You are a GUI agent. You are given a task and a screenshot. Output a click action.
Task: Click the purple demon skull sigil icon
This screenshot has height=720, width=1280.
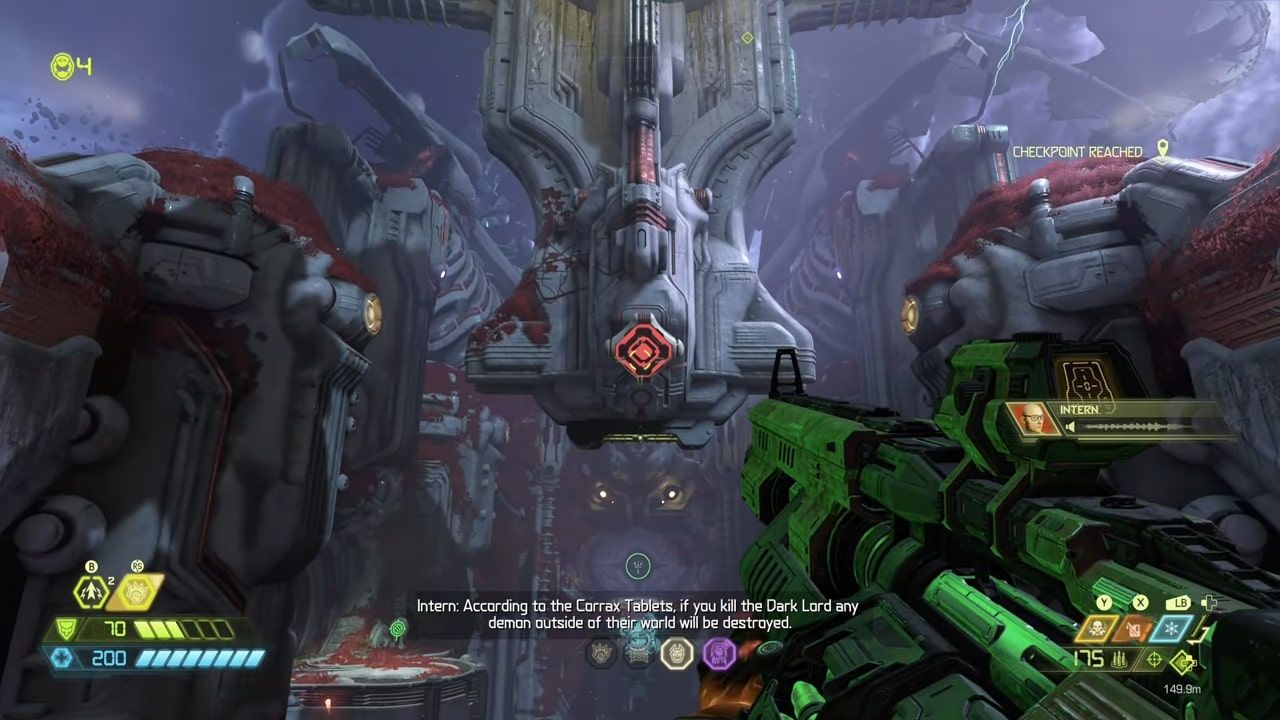(x=719, y=653)
